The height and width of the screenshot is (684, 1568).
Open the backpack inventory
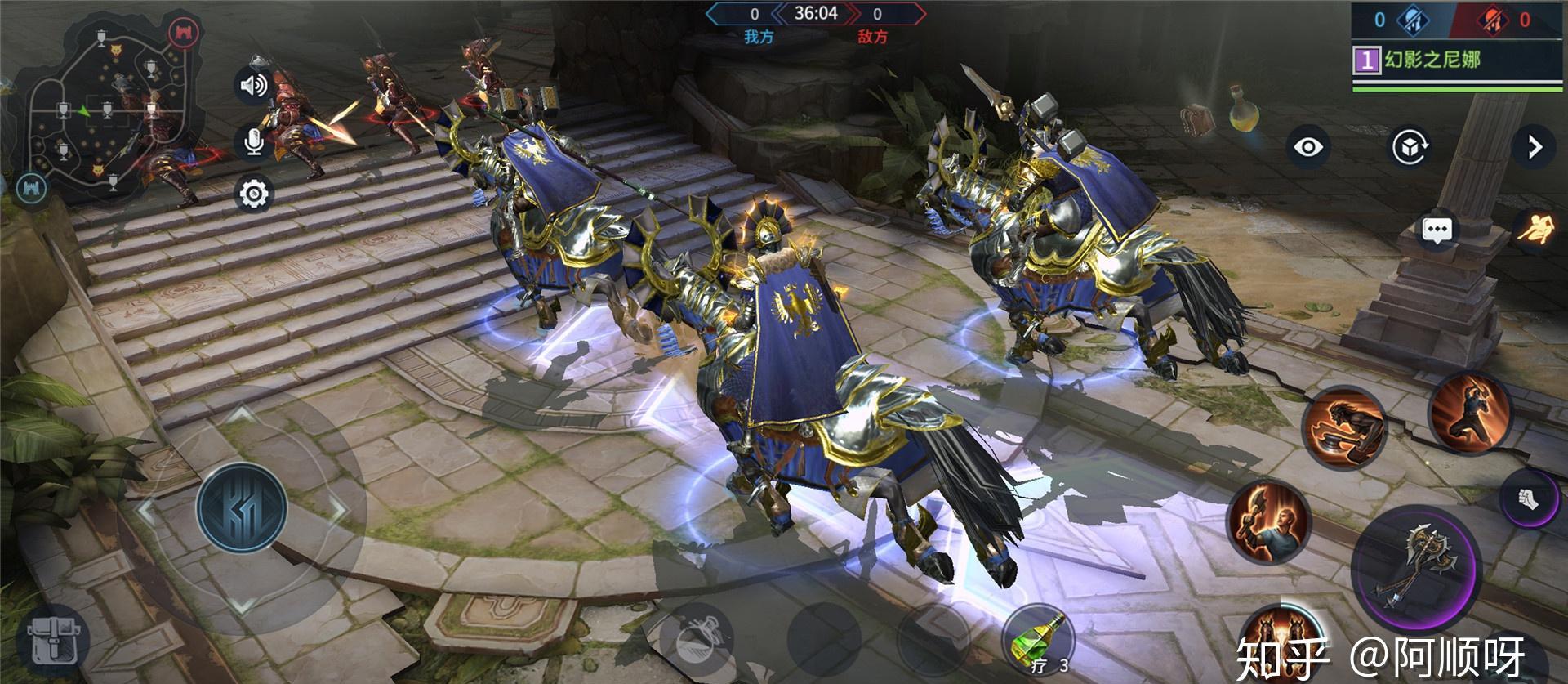[x=55, y=641]
